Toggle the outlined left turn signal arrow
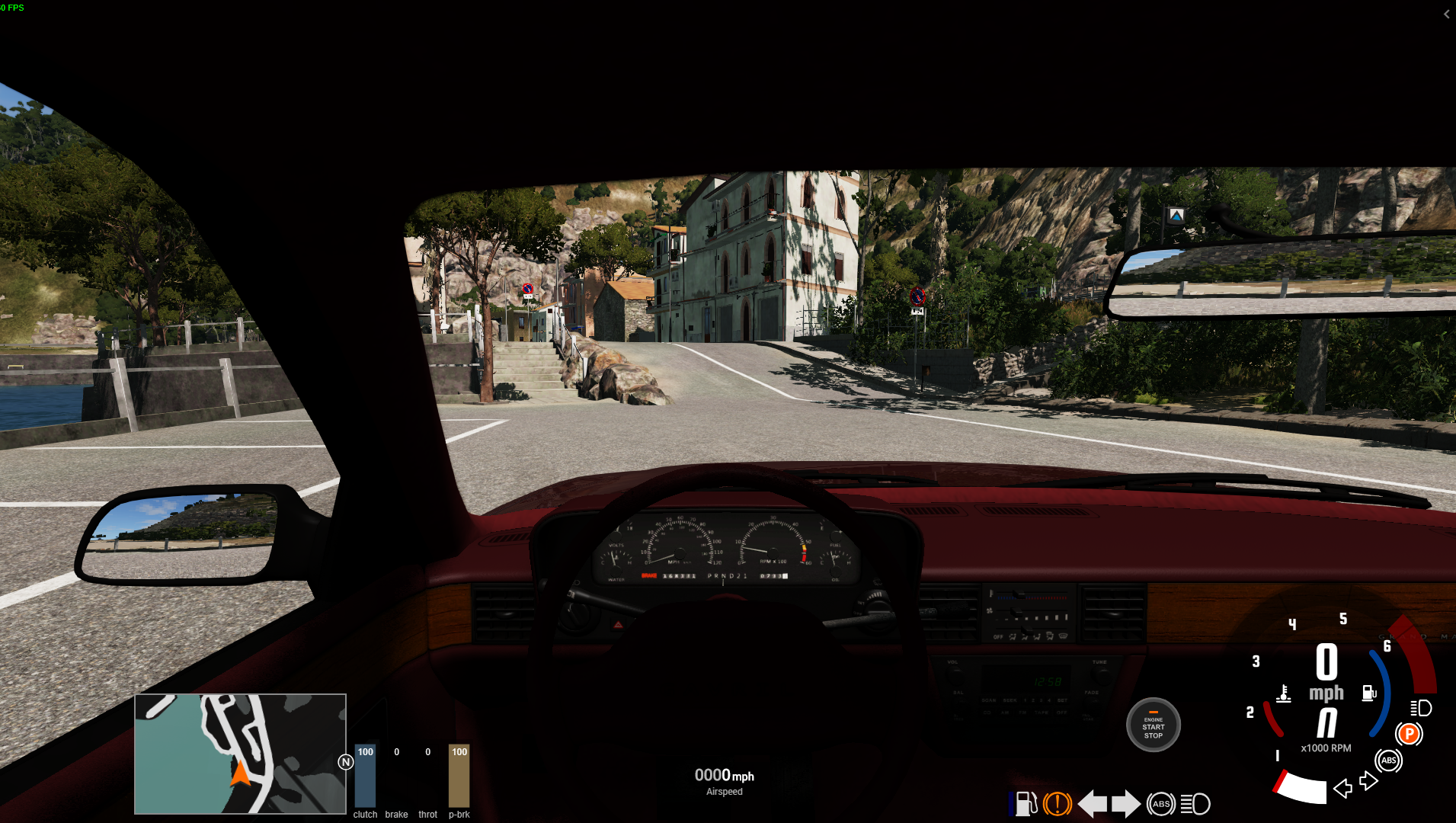 (1342, 788)
